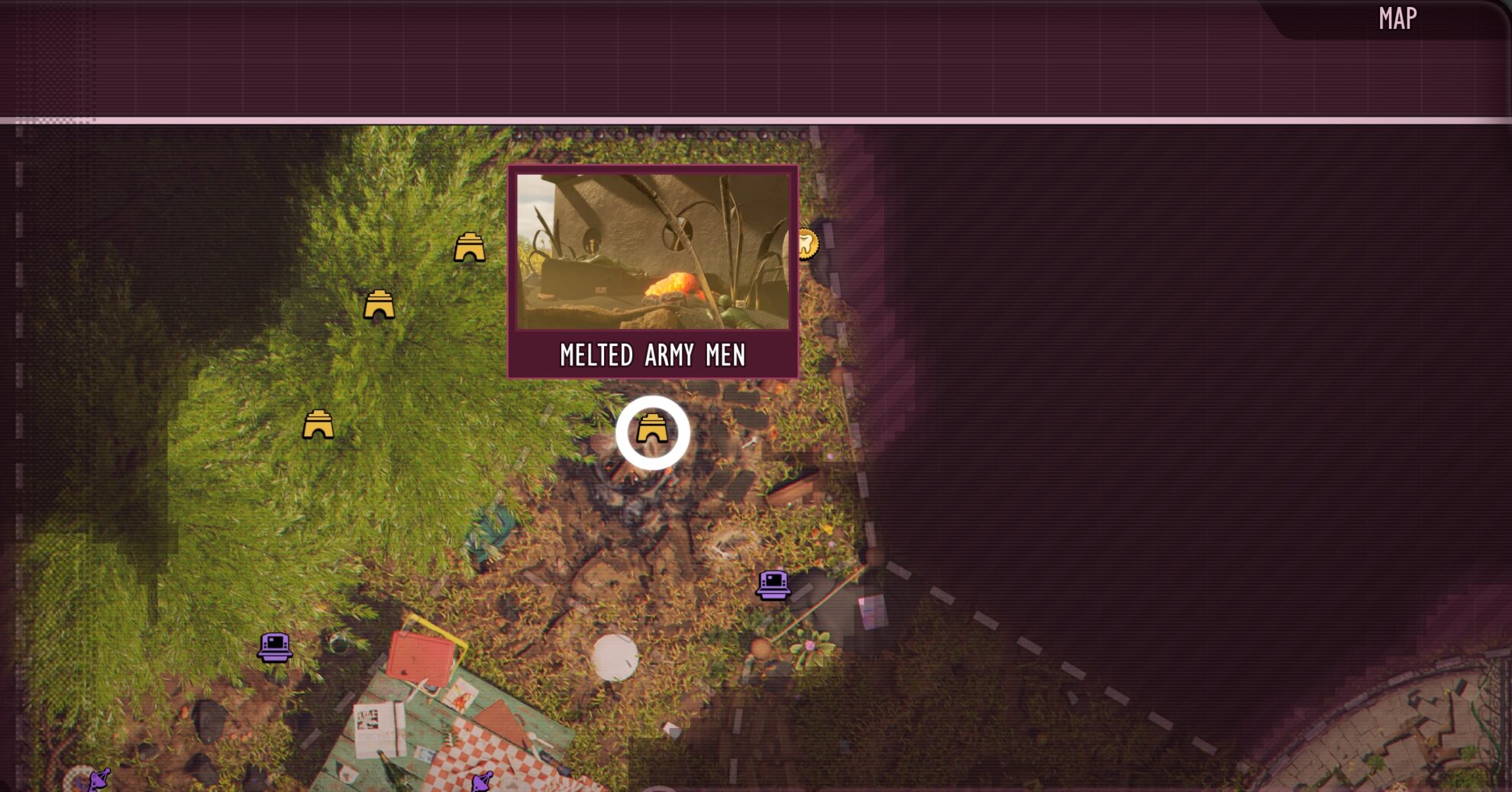Select the satellite dish icon in the bottom-left corner
Image resolution: width=1512 pixels, height=792 pixels.
[99, 779]
